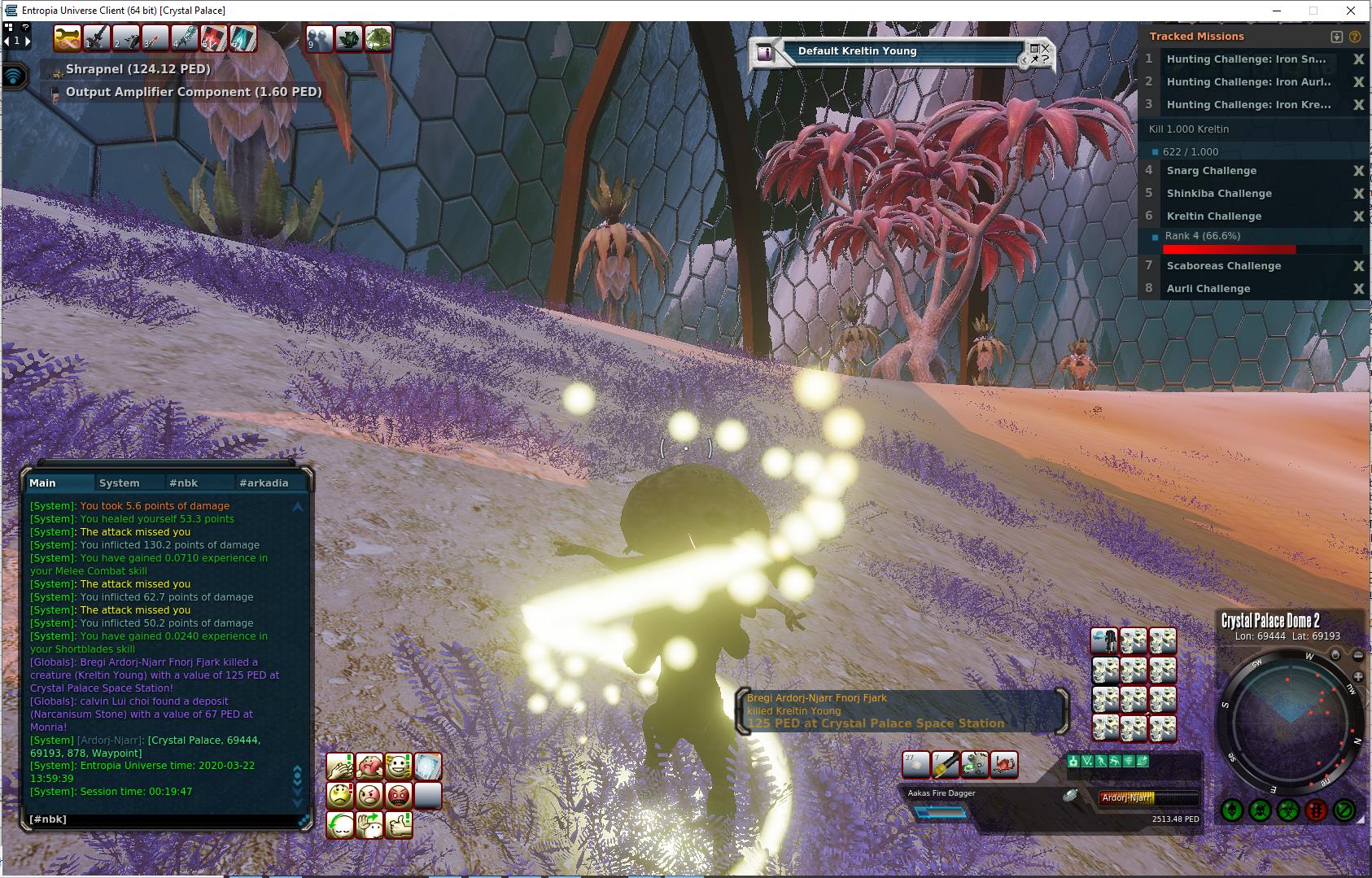Image resolution: width=1372 pixels, height=878 pixels.
Task: Zoom in the radar with plus button
Action: [1358, 677]
